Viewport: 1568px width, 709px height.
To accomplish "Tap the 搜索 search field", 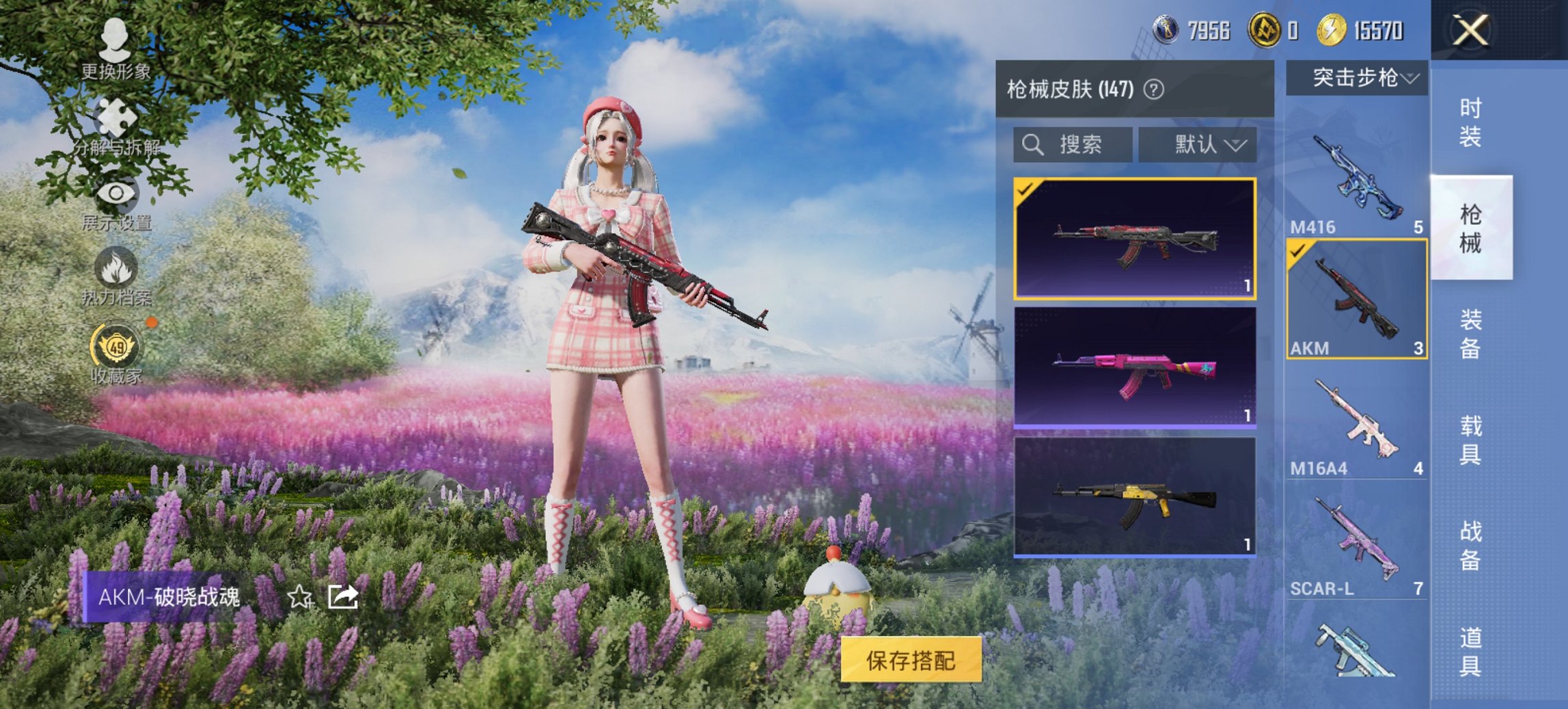I will [1073, 144].
